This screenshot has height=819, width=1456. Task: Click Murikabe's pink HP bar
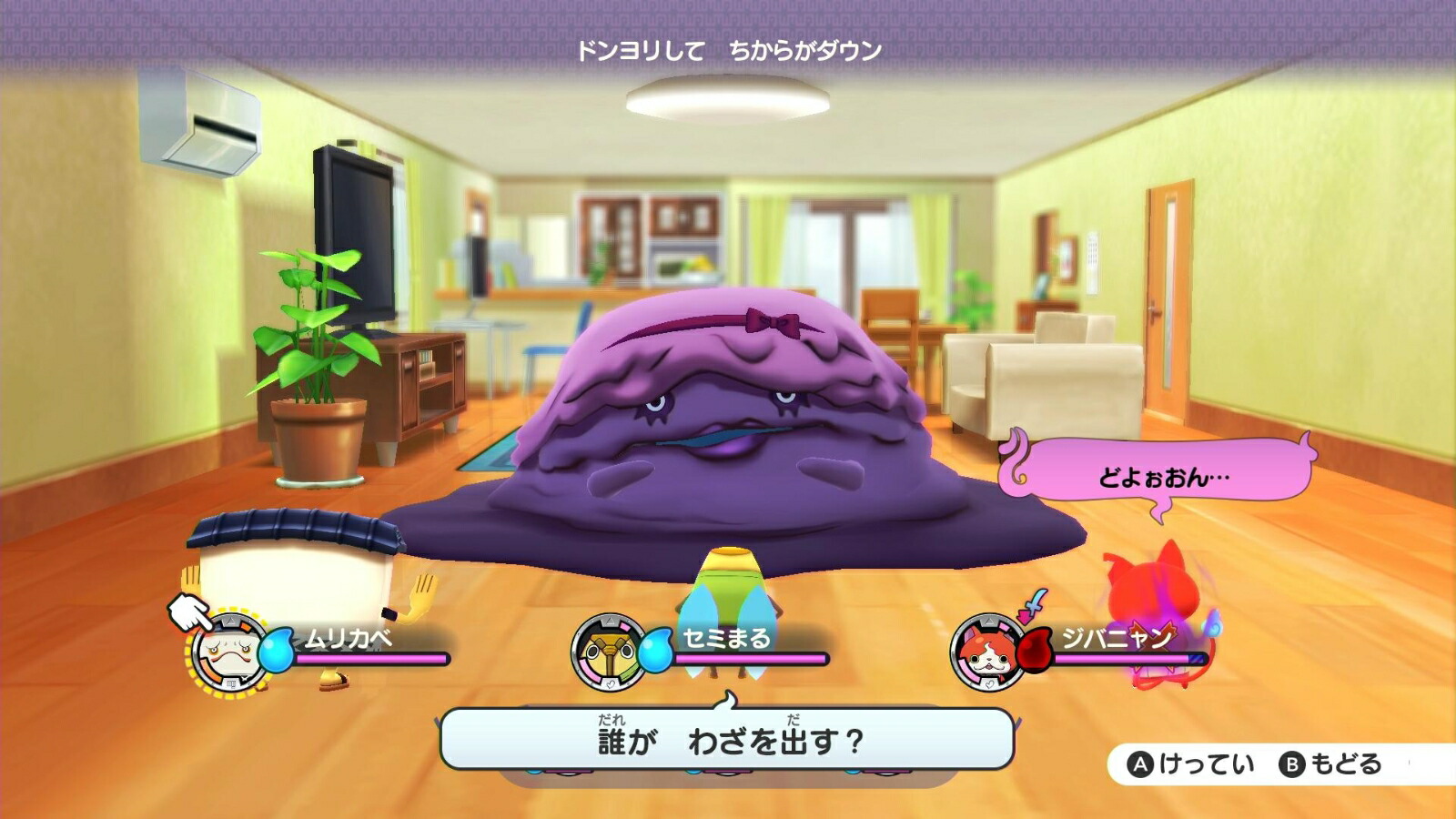coord(373,657)
